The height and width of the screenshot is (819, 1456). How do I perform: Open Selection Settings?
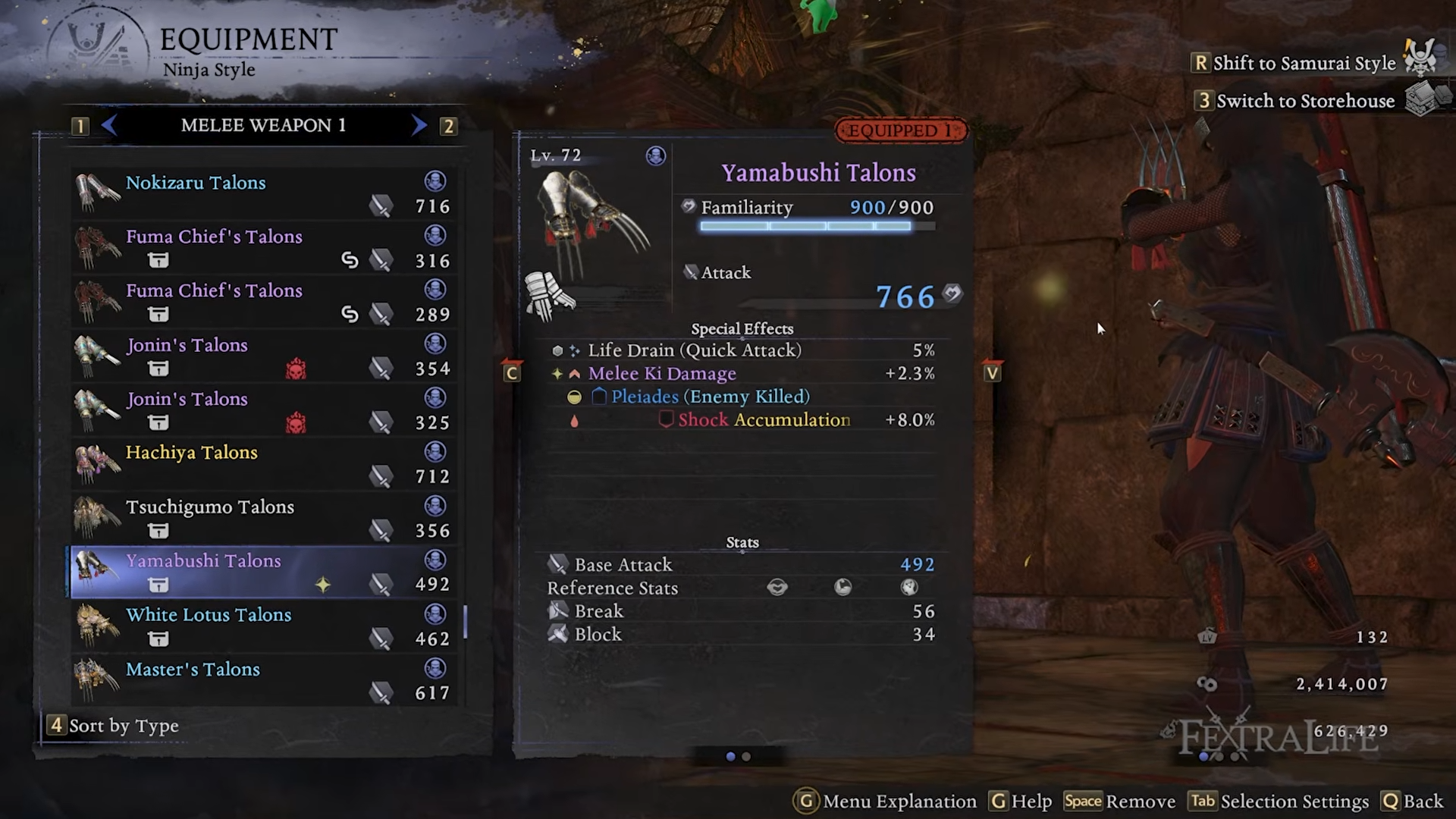[x=1280, y=802]
